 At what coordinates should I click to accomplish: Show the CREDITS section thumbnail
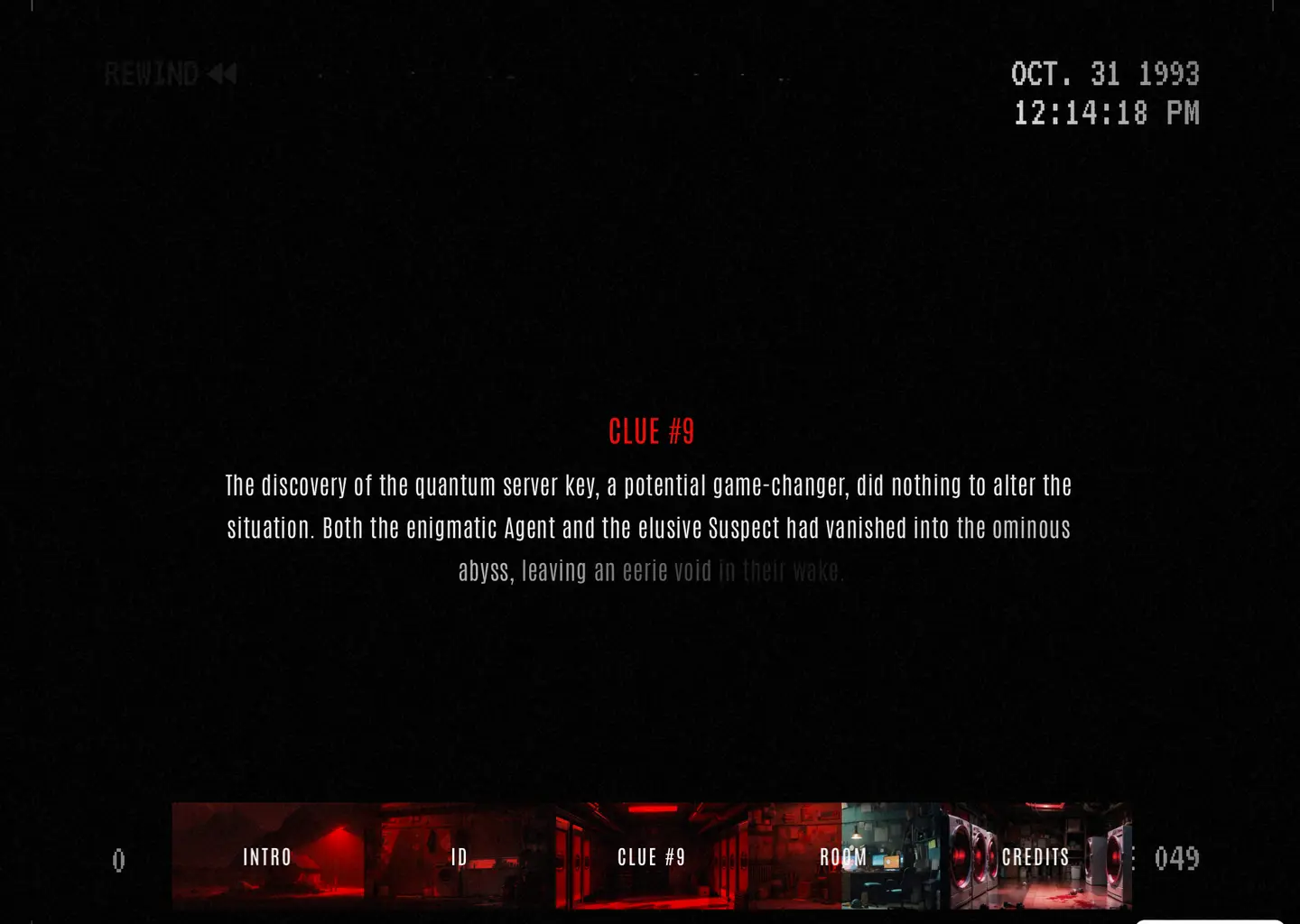click(1035, 856)
